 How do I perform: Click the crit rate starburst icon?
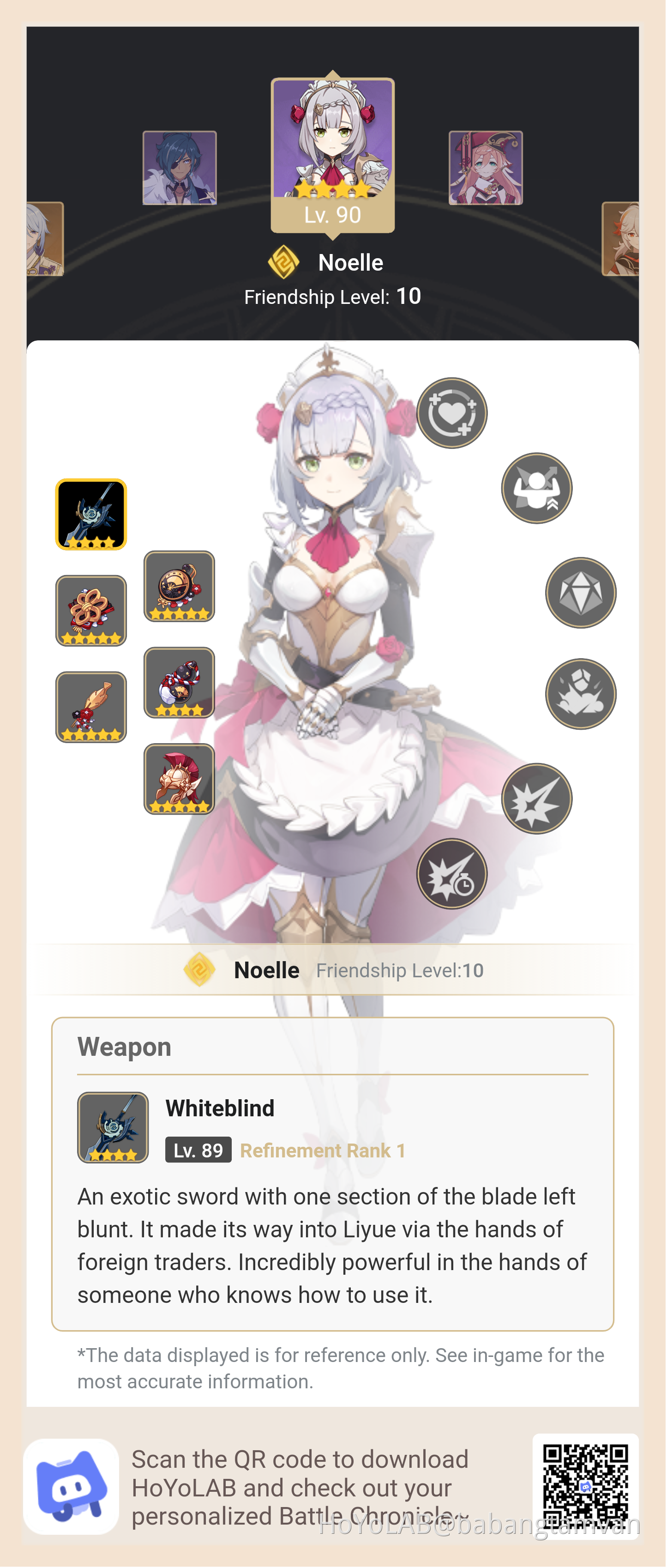tap(536, 798)
